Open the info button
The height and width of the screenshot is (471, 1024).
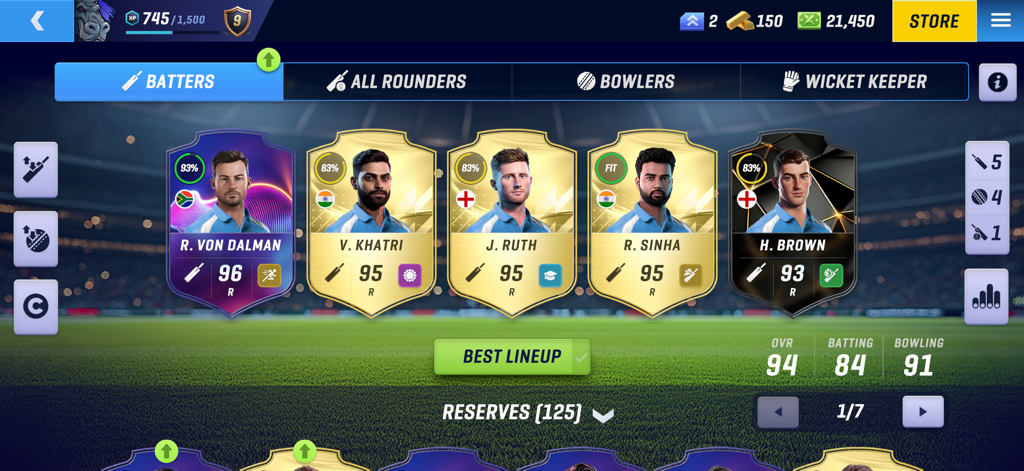coord(997,82)
